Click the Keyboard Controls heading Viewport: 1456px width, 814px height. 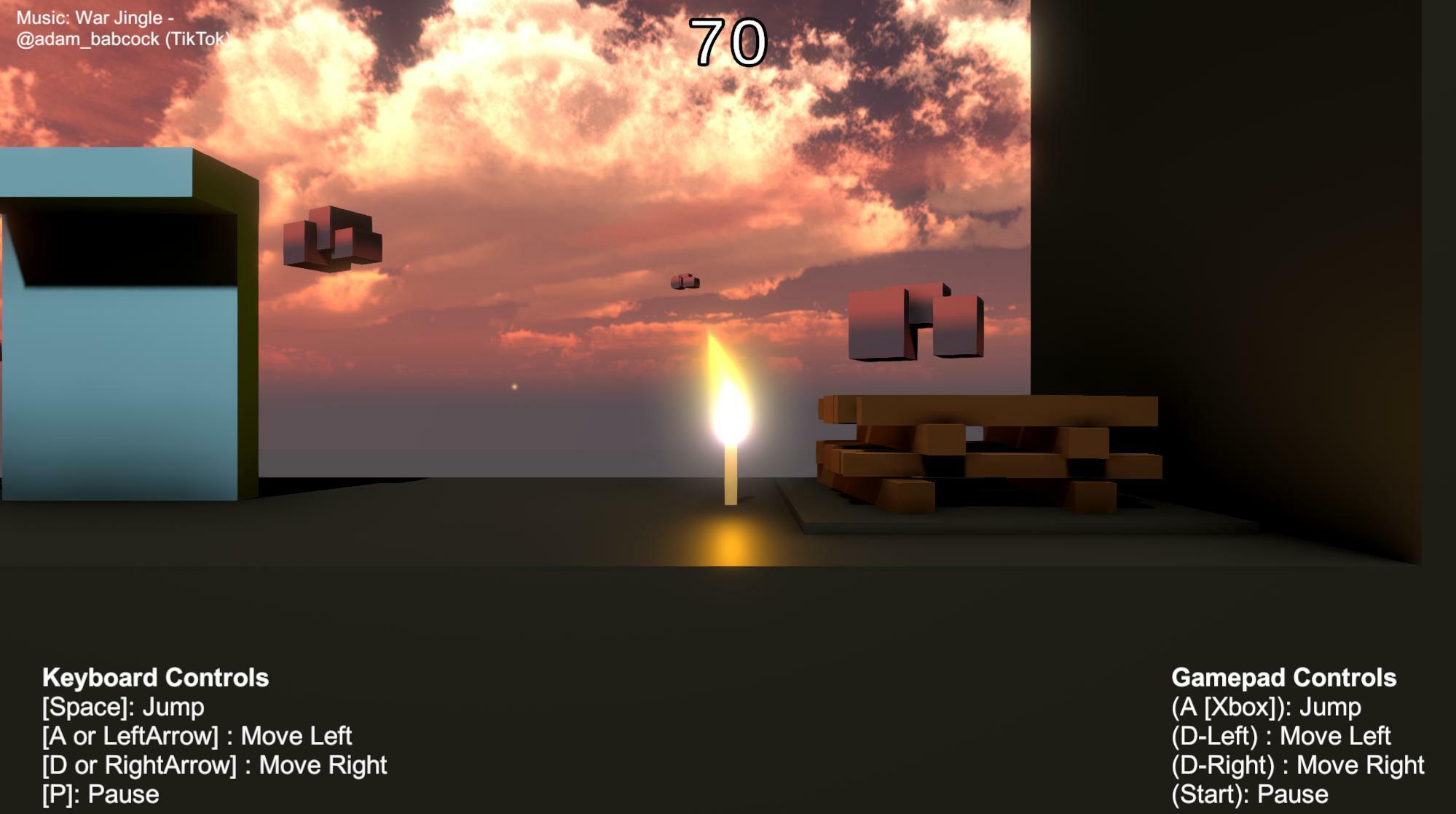(x=155, y=678)
